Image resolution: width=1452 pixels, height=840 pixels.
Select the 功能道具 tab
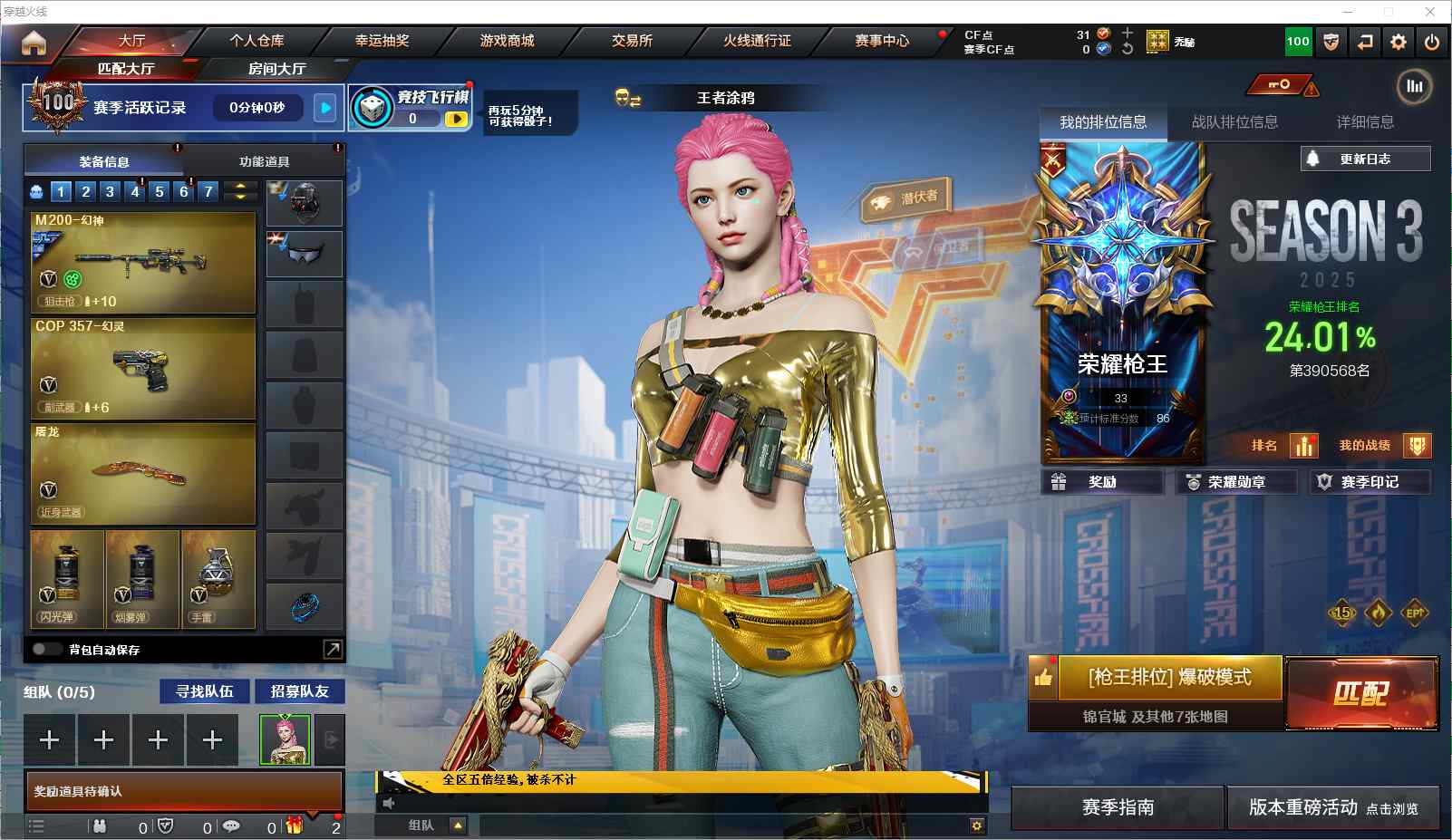pos(264,161)
